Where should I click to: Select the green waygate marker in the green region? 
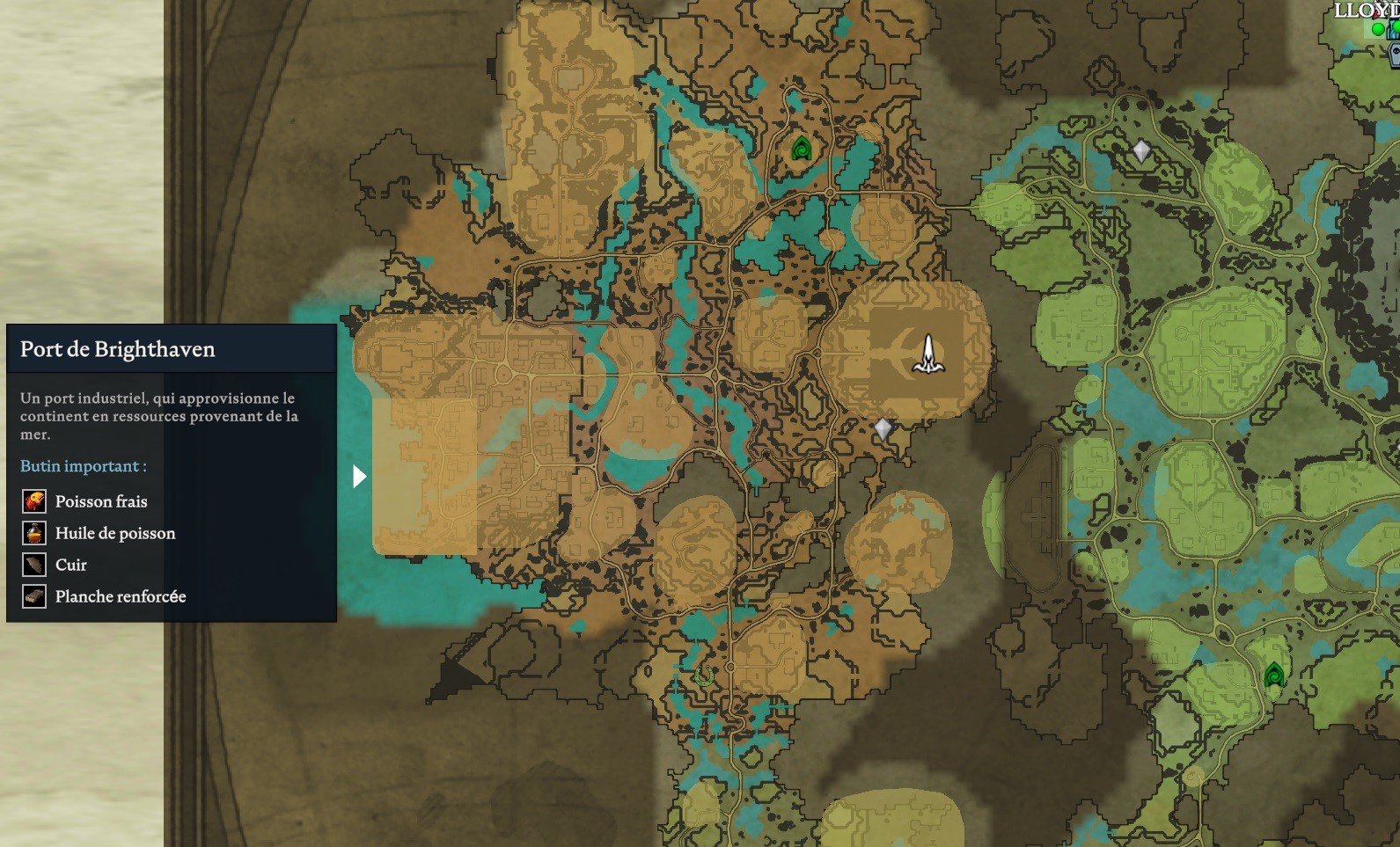[x=1273, y=675]
